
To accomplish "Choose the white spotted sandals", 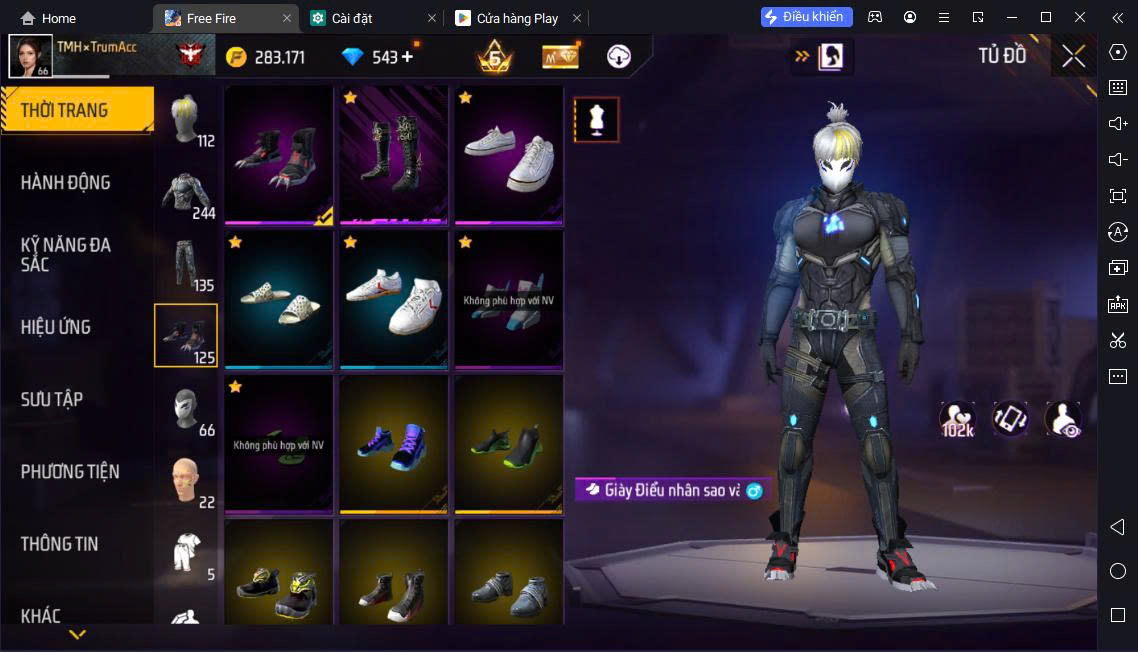I will (279, 299).
